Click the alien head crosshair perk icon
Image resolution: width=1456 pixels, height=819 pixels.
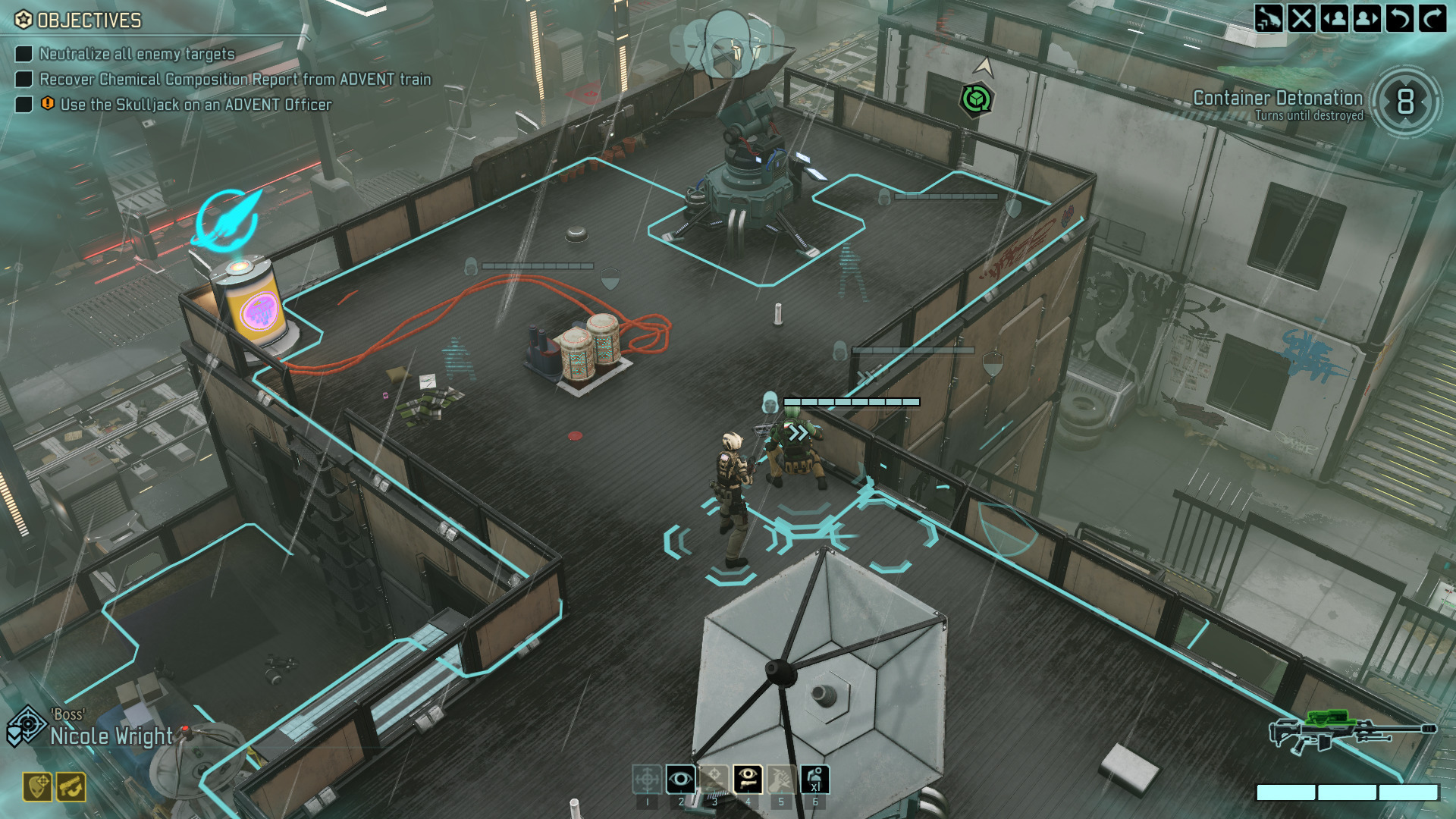[37, 787]
